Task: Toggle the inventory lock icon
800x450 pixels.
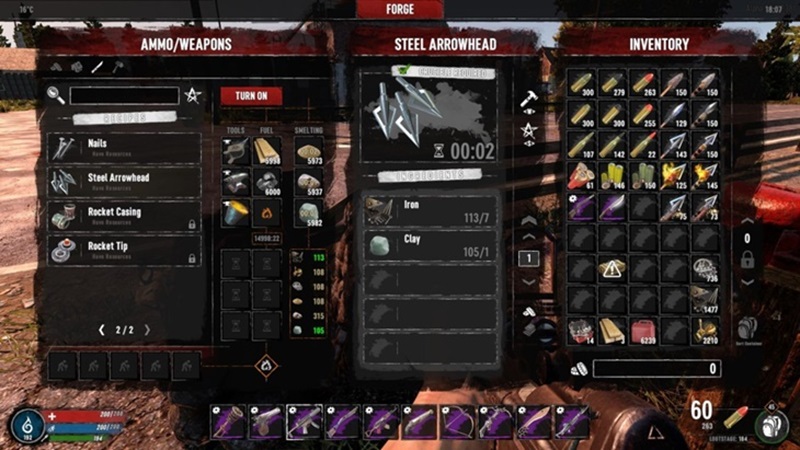Action: (745, 259)
